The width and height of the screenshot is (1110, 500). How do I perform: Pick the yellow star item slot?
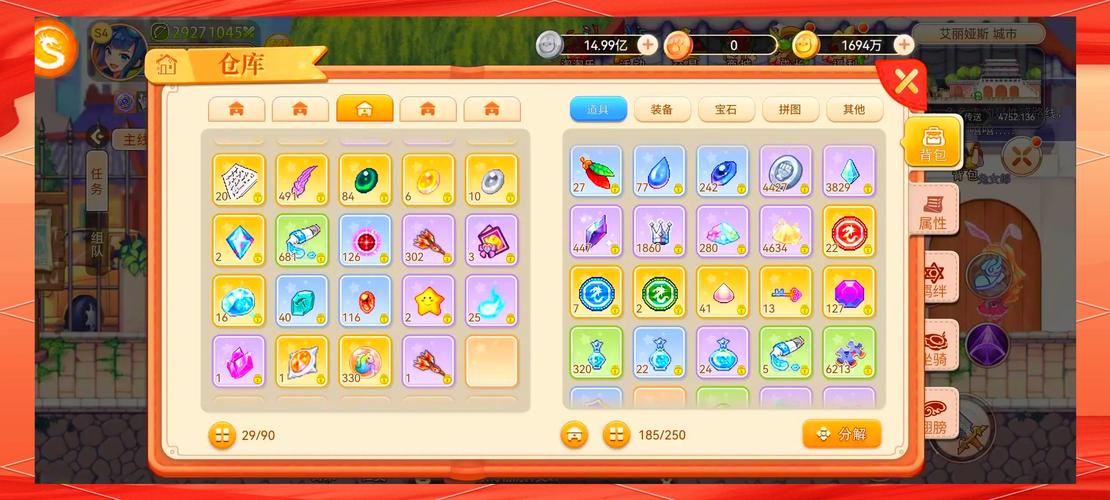pos(428,301)
